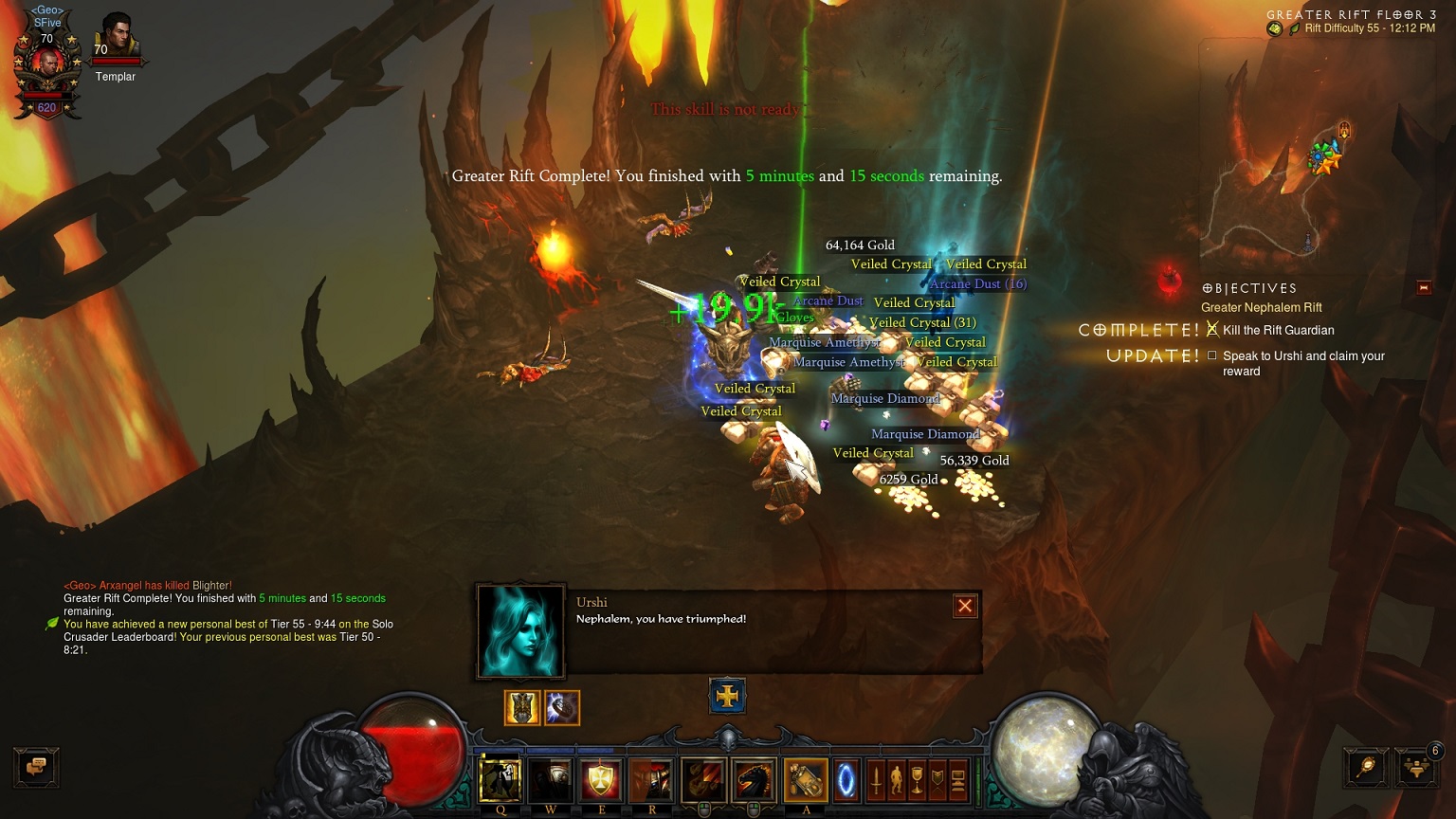Click the banner icon with the 6 badge

pyautogui.click(x=1415, y=767)
